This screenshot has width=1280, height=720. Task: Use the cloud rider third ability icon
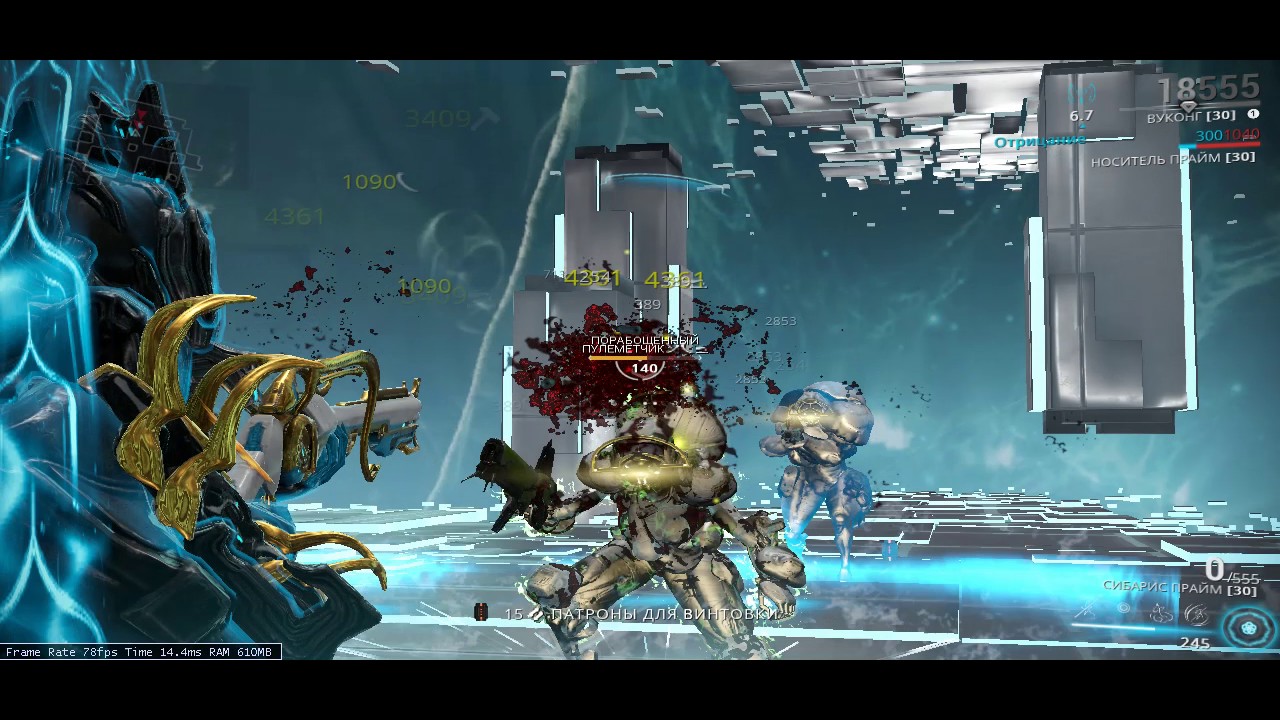point(1160,612)
